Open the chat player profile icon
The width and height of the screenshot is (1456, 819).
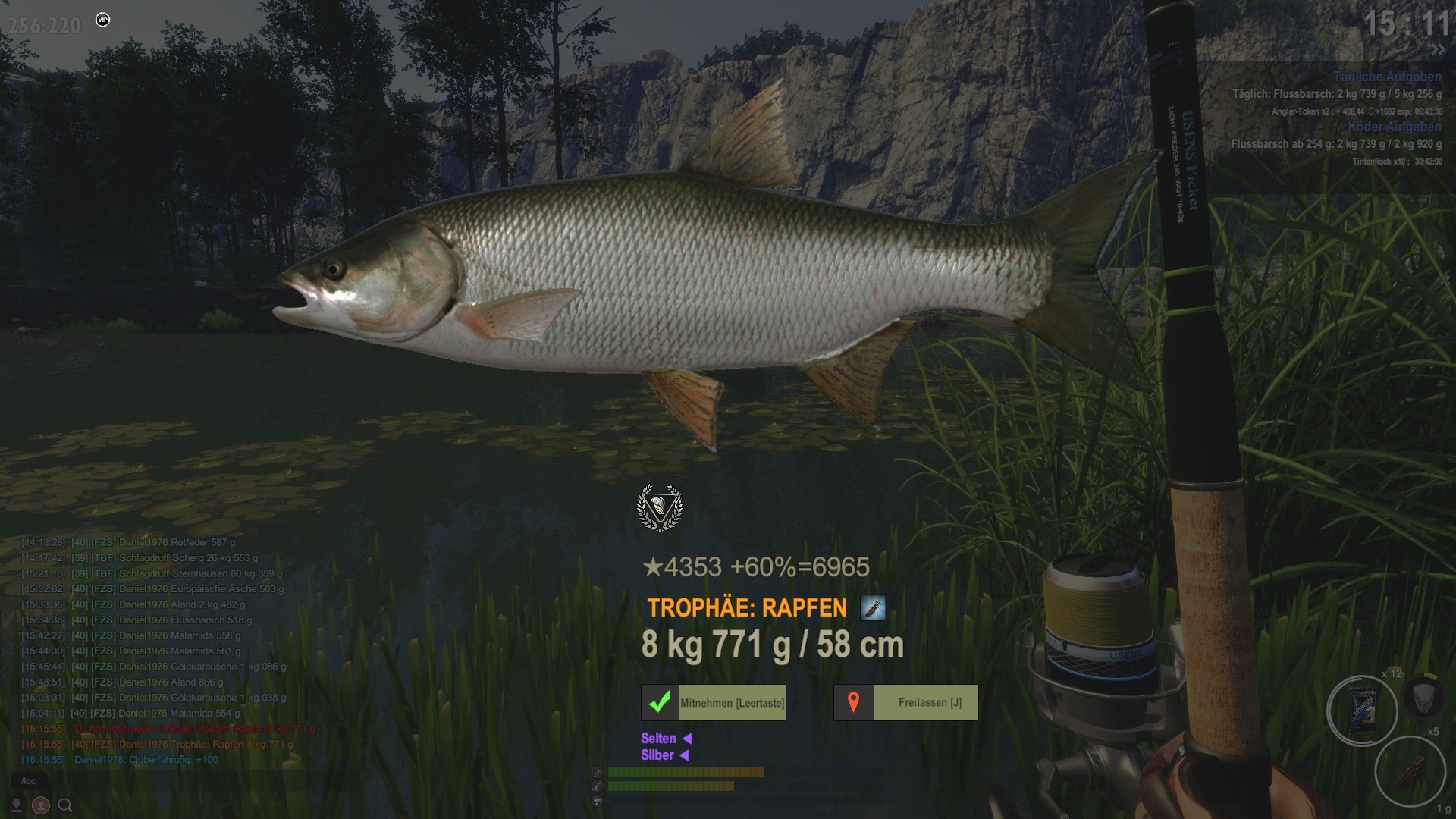click(x=41, y=805)
